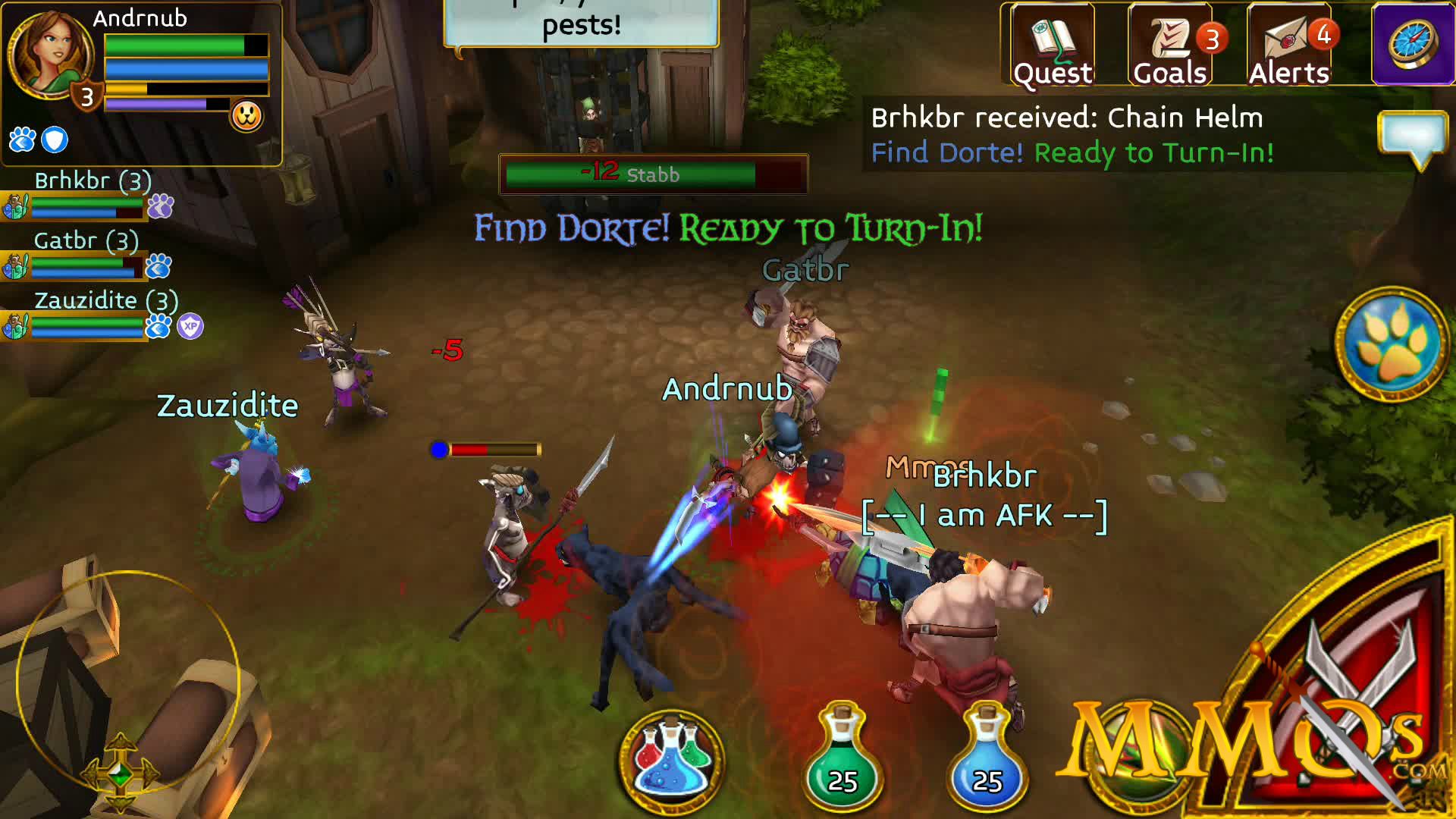Open the compass map button
1456x819 pixels.
(x=1413, y=44)
